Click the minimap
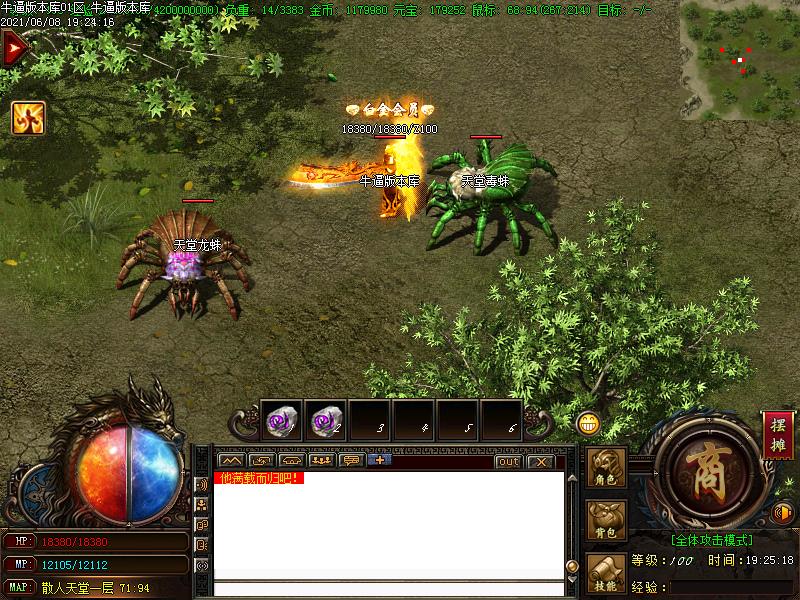The image size is (800, 600). pyautogui.click(x=738, y=60)
